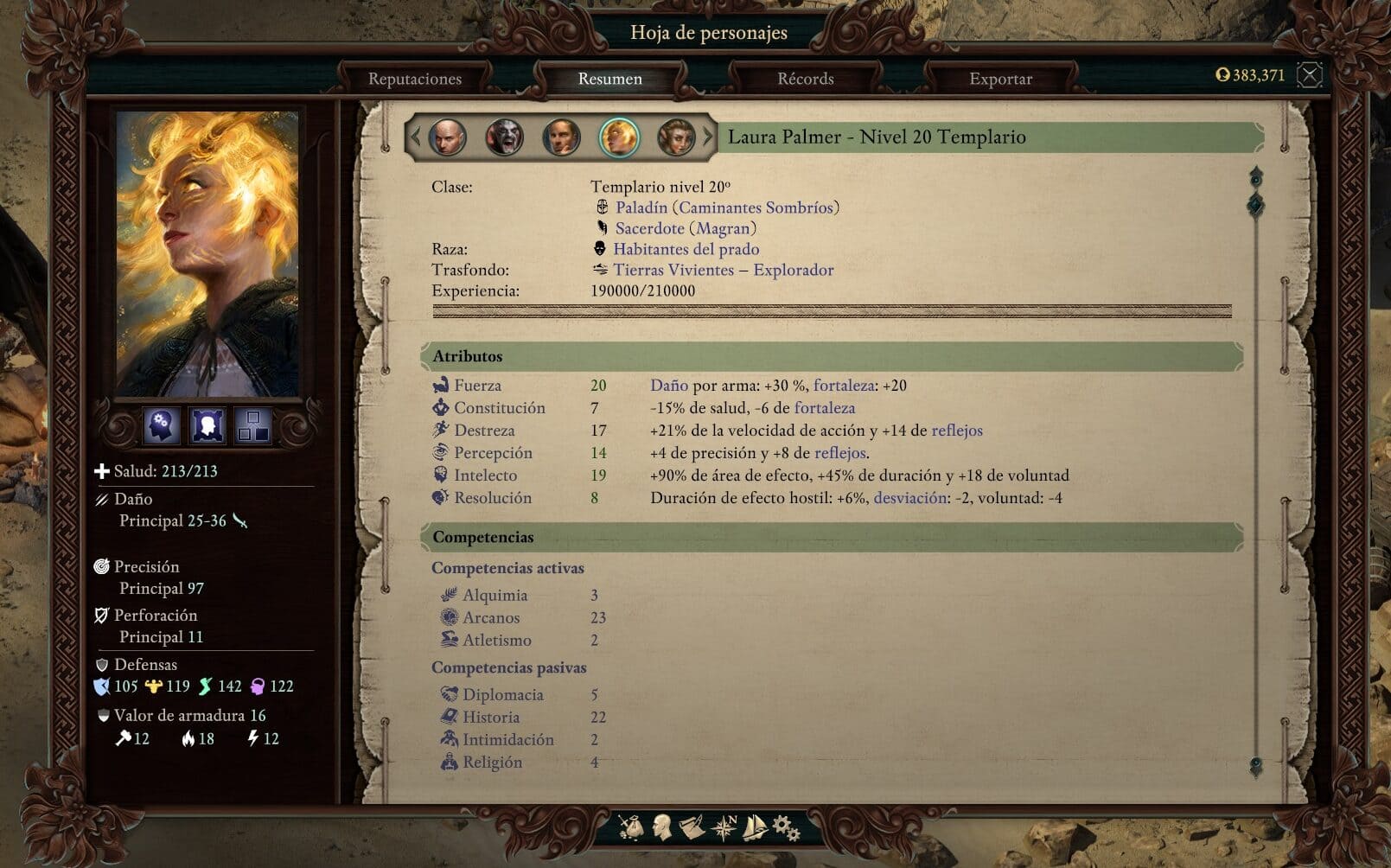The width and height of the screenshot is (1391, 868).
Task: Select the bald man party portrait
Action: [x=447, y=137]
